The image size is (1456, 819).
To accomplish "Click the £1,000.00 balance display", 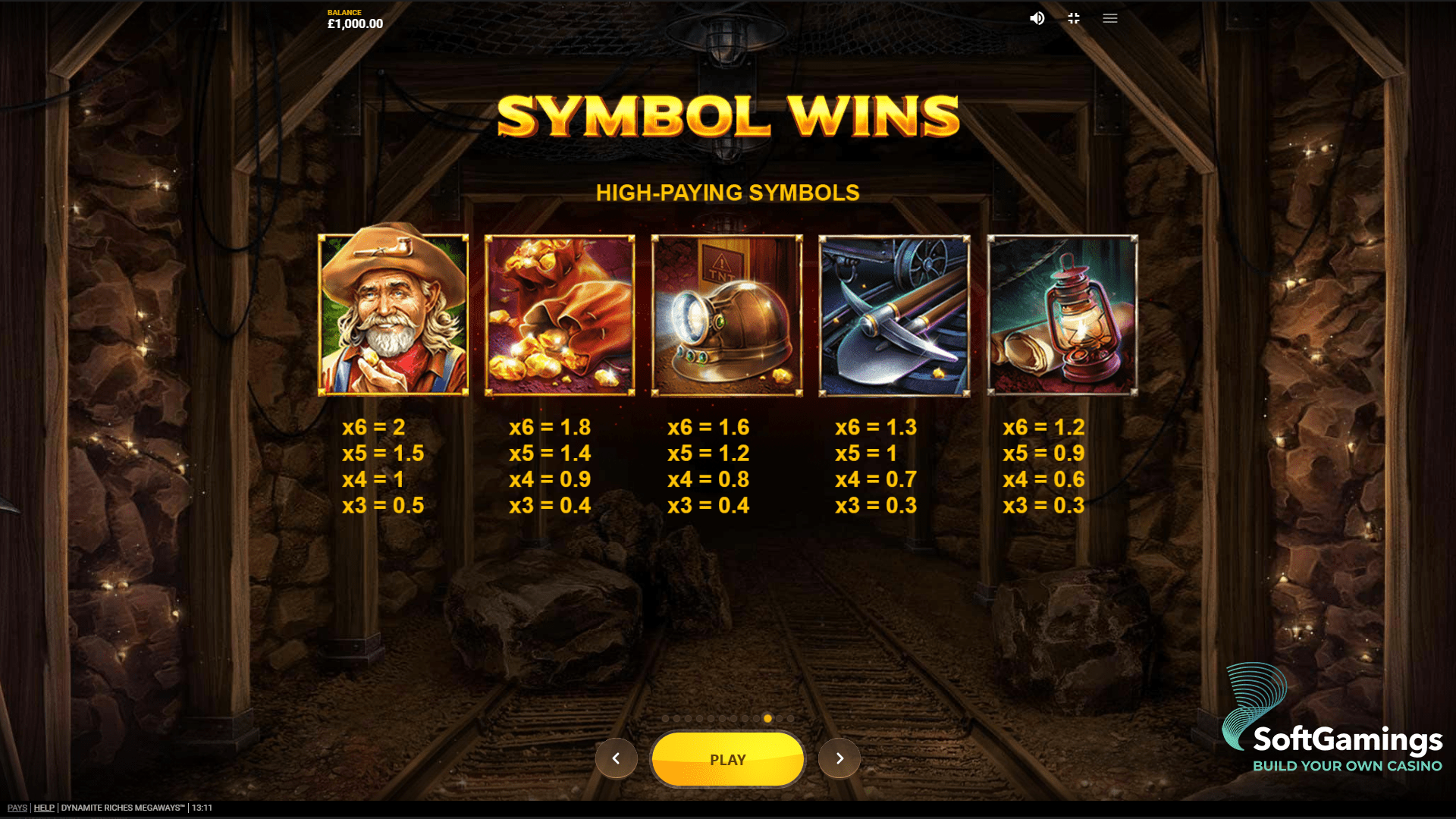I will tap(354, 23).
